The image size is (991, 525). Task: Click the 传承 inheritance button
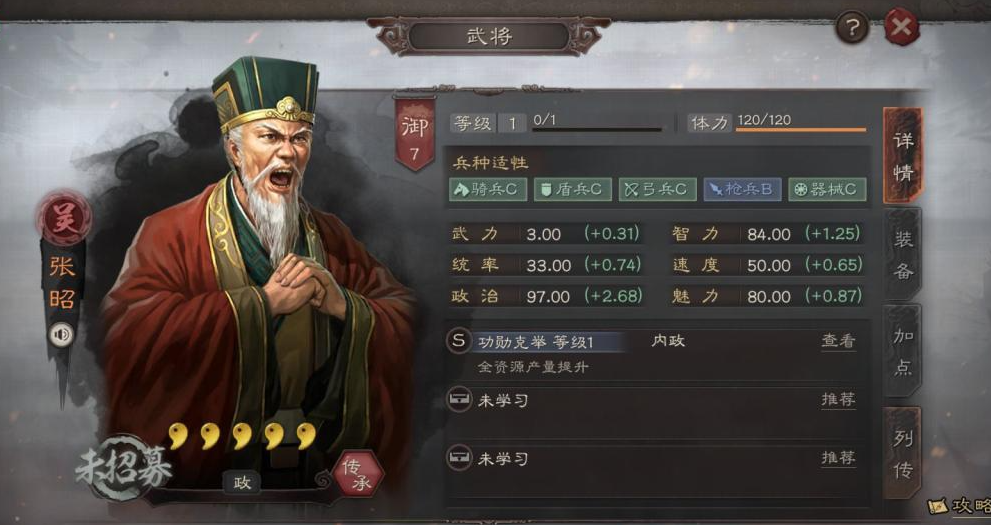pyautogui.click(x=357, y=474)
